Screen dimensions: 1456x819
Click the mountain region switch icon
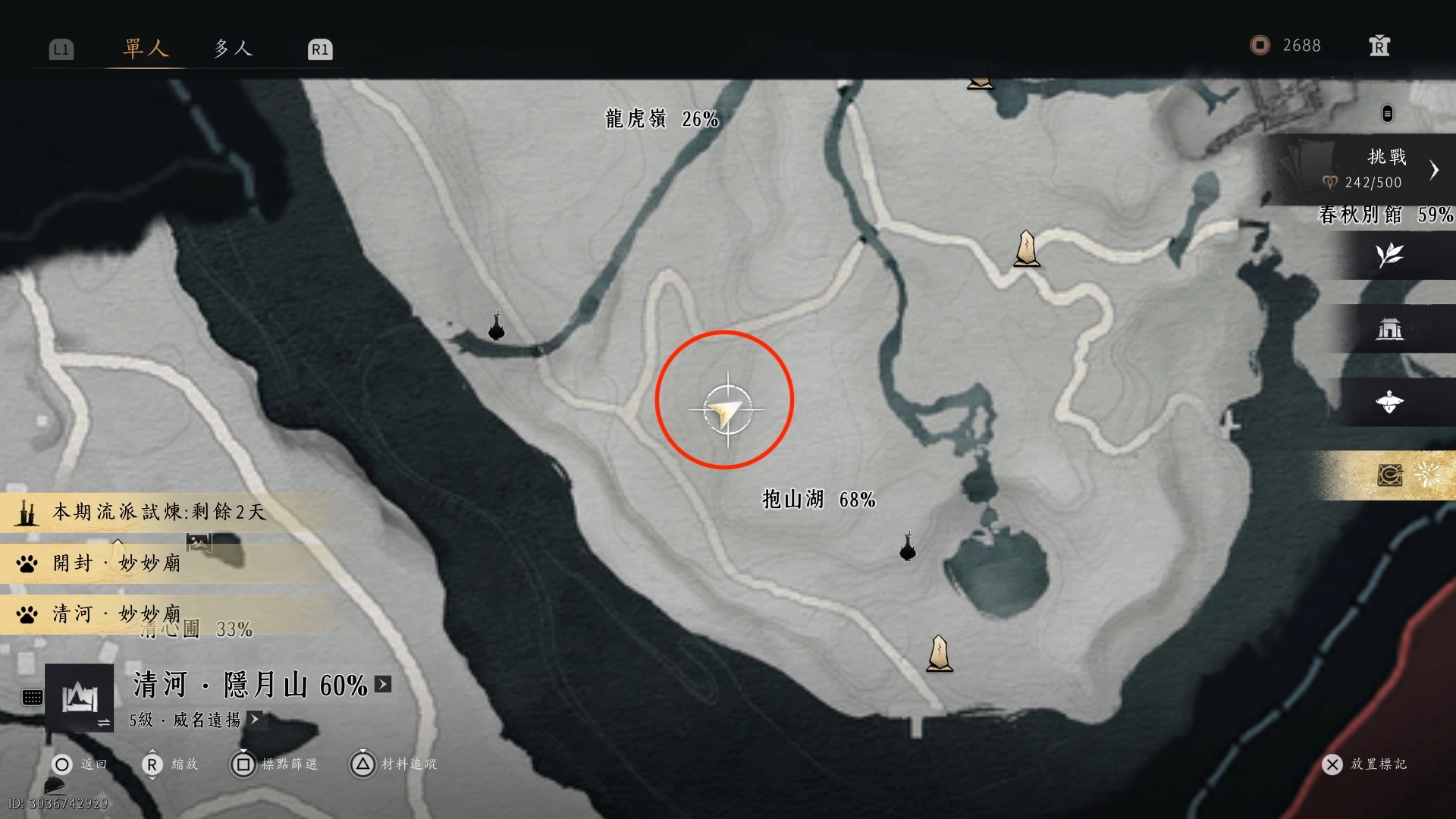click(x=80, y=698)
